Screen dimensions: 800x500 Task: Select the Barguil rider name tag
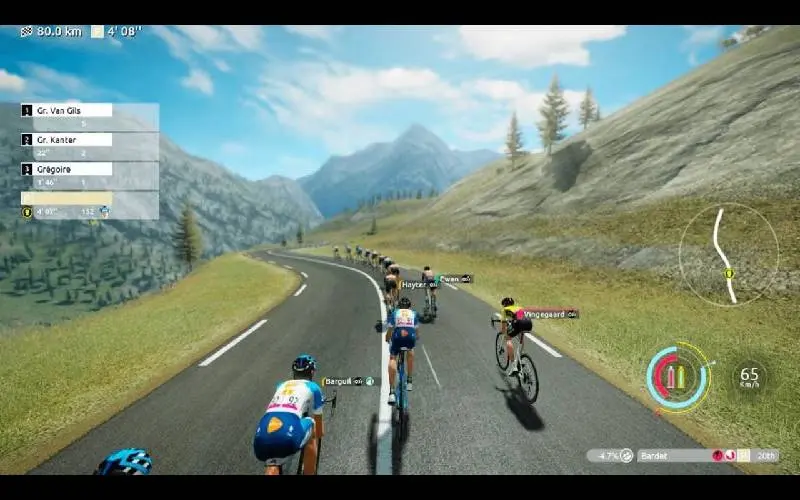point(348,381)
